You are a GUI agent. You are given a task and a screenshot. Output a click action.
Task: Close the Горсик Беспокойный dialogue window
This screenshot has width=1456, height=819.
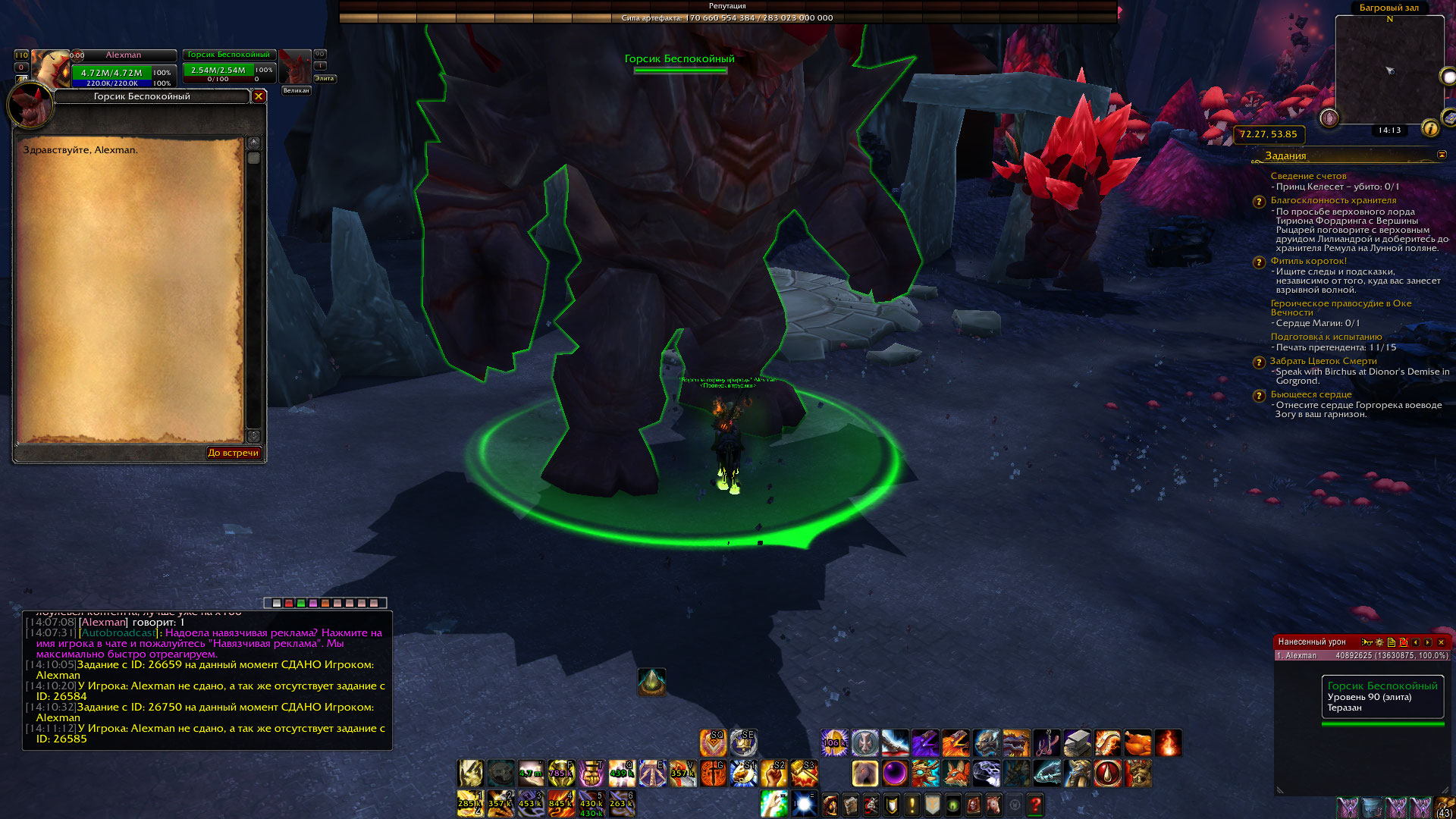pyautogui.click(x=259, y=96)
